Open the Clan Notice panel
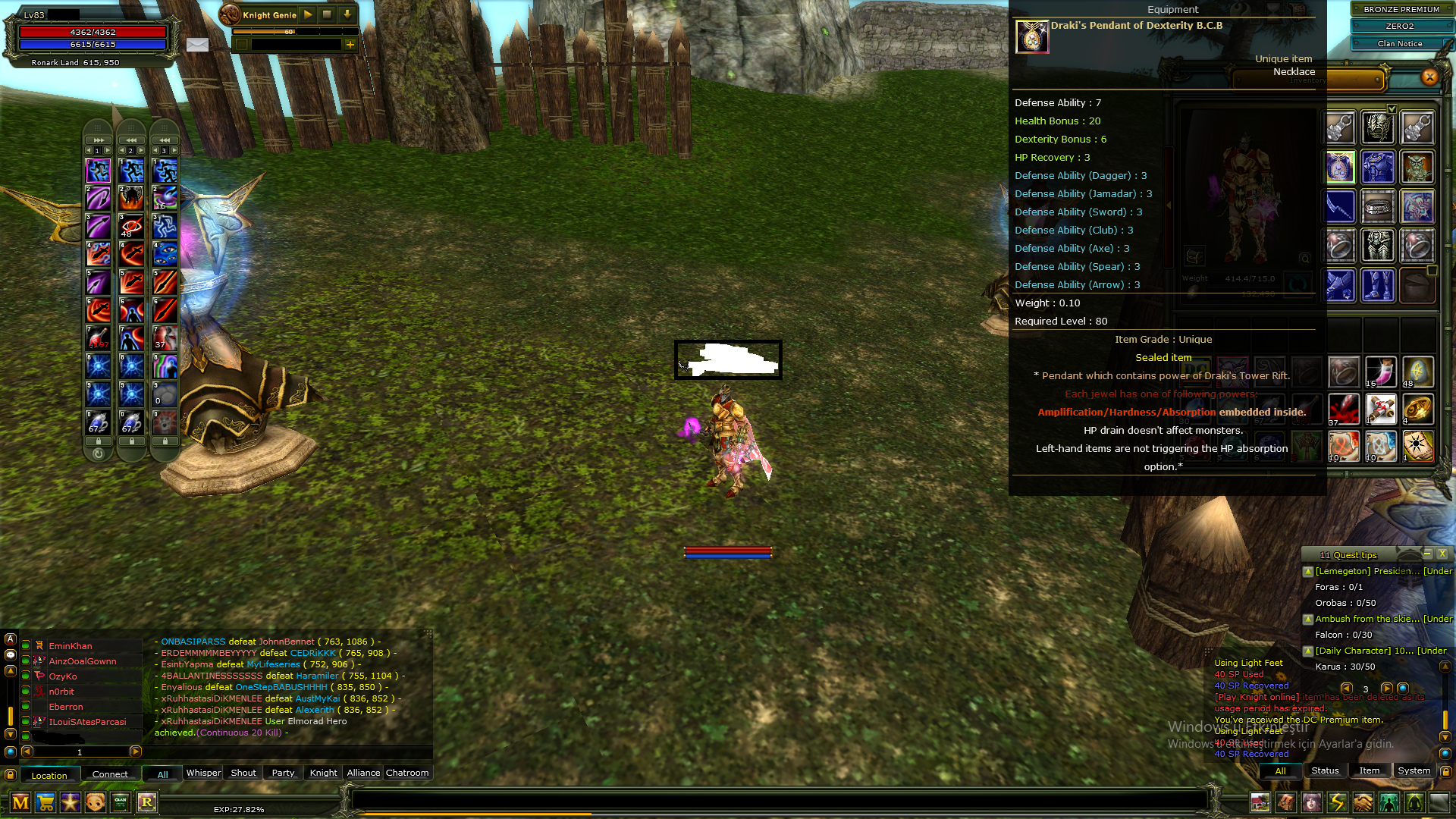Viewport: 1456px width, 819px height. point(1400,44)
